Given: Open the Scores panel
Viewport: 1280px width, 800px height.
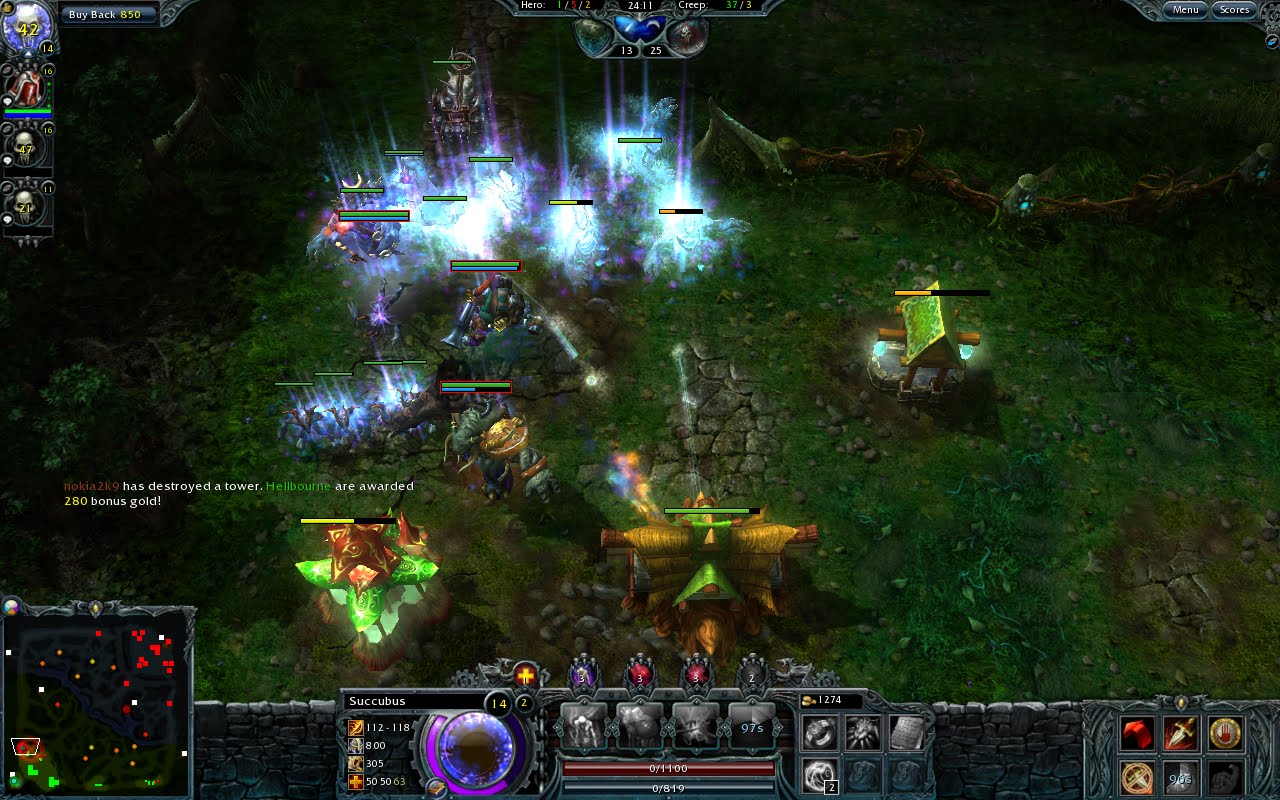Looking at the screenshot, I should coord(1233,10).
